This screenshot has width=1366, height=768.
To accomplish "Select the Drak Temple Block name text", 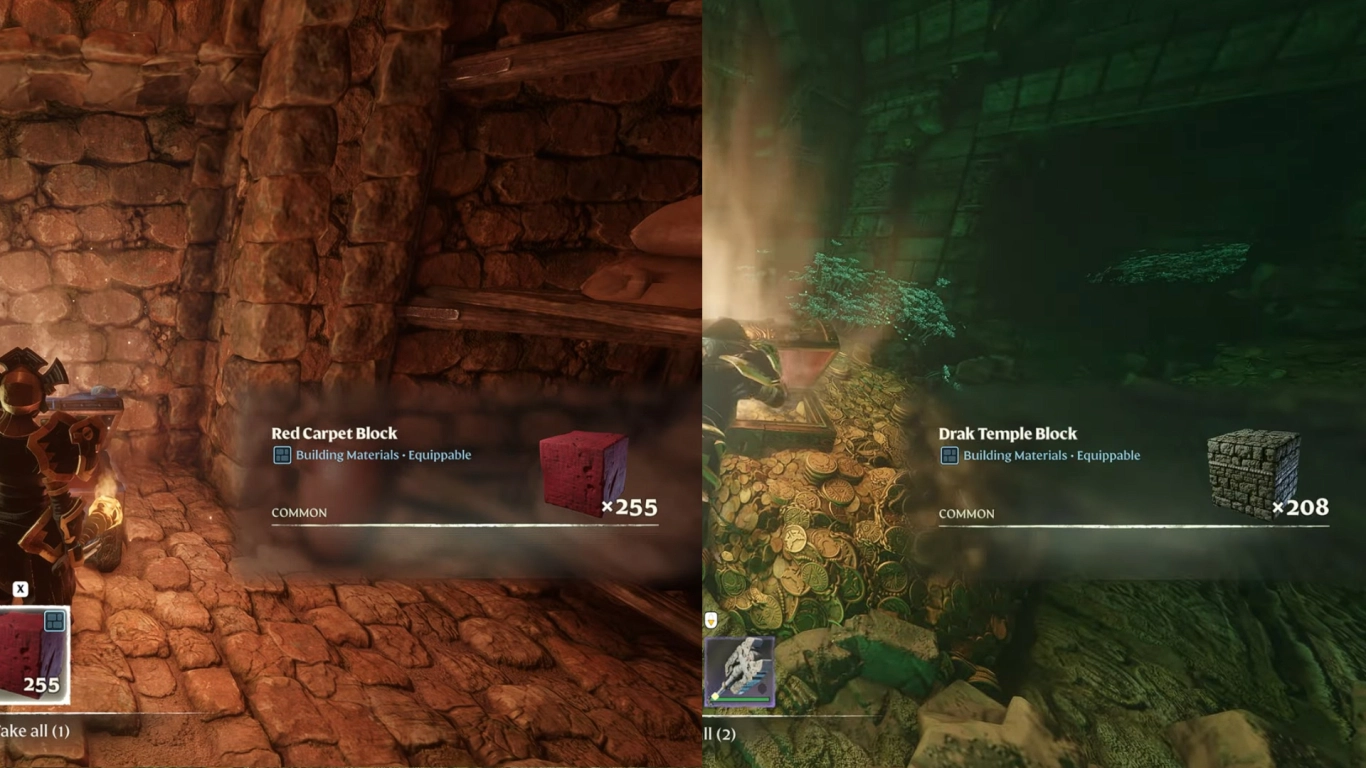I will (1008, 433).
